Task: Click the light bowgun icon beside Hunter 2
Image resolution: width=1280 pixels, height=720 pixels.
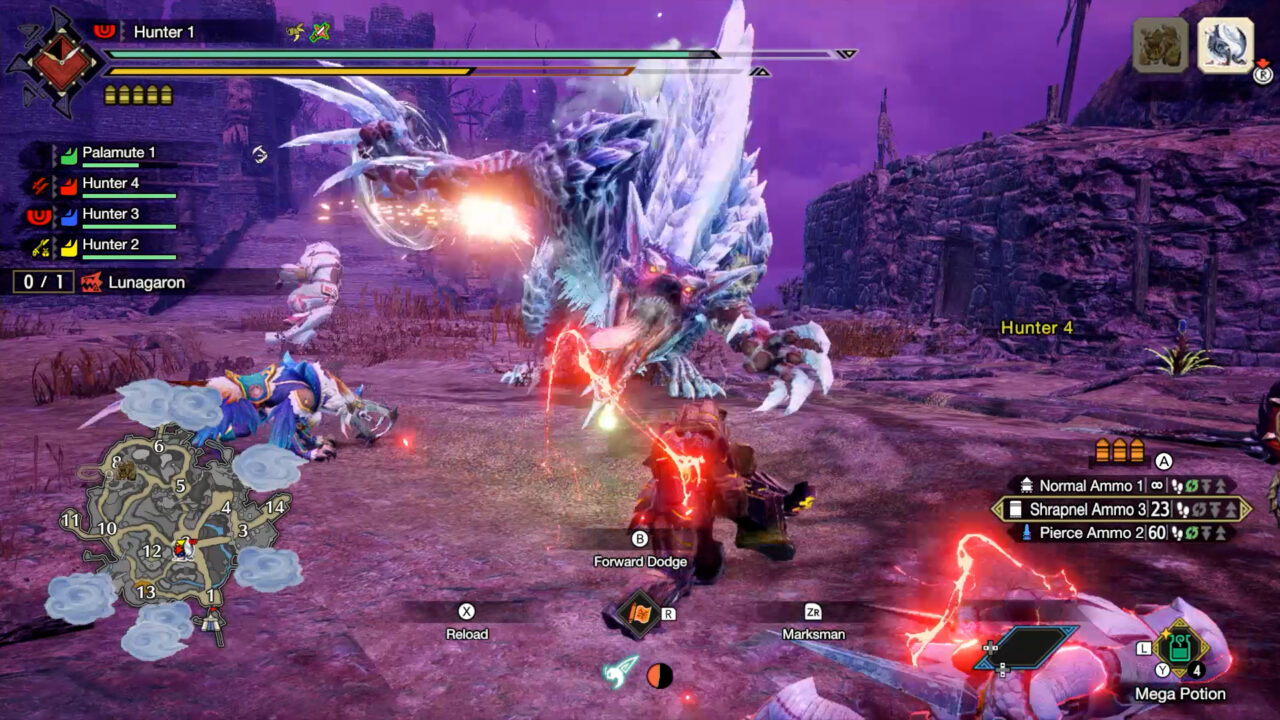Action: tap(39, 247)
